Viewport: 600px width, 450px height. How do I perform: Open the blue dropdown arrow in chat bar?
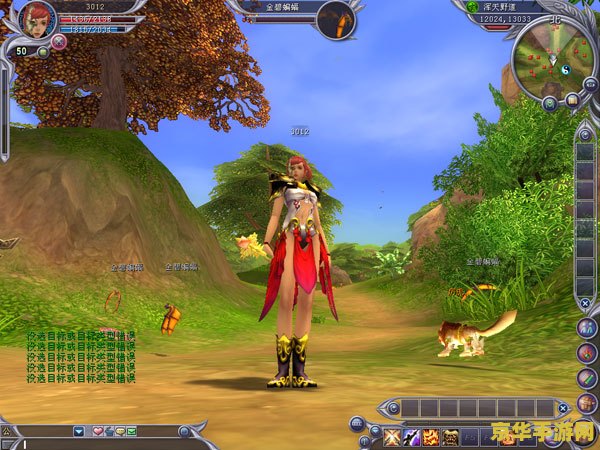pyautogui.click(x=79, y=431)
